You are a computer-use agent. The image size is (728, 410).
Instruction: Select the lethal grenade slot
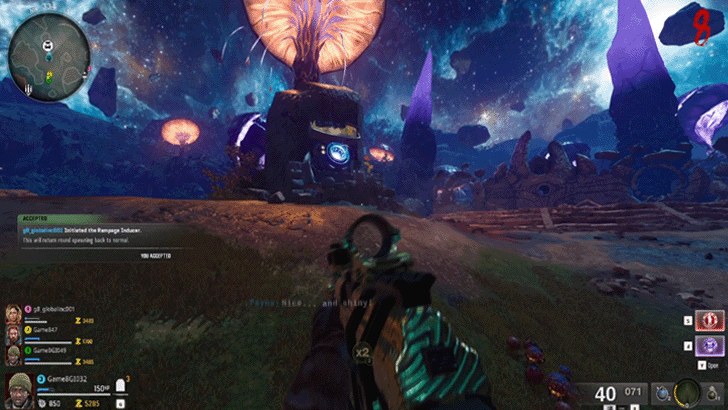pos(709,392)
